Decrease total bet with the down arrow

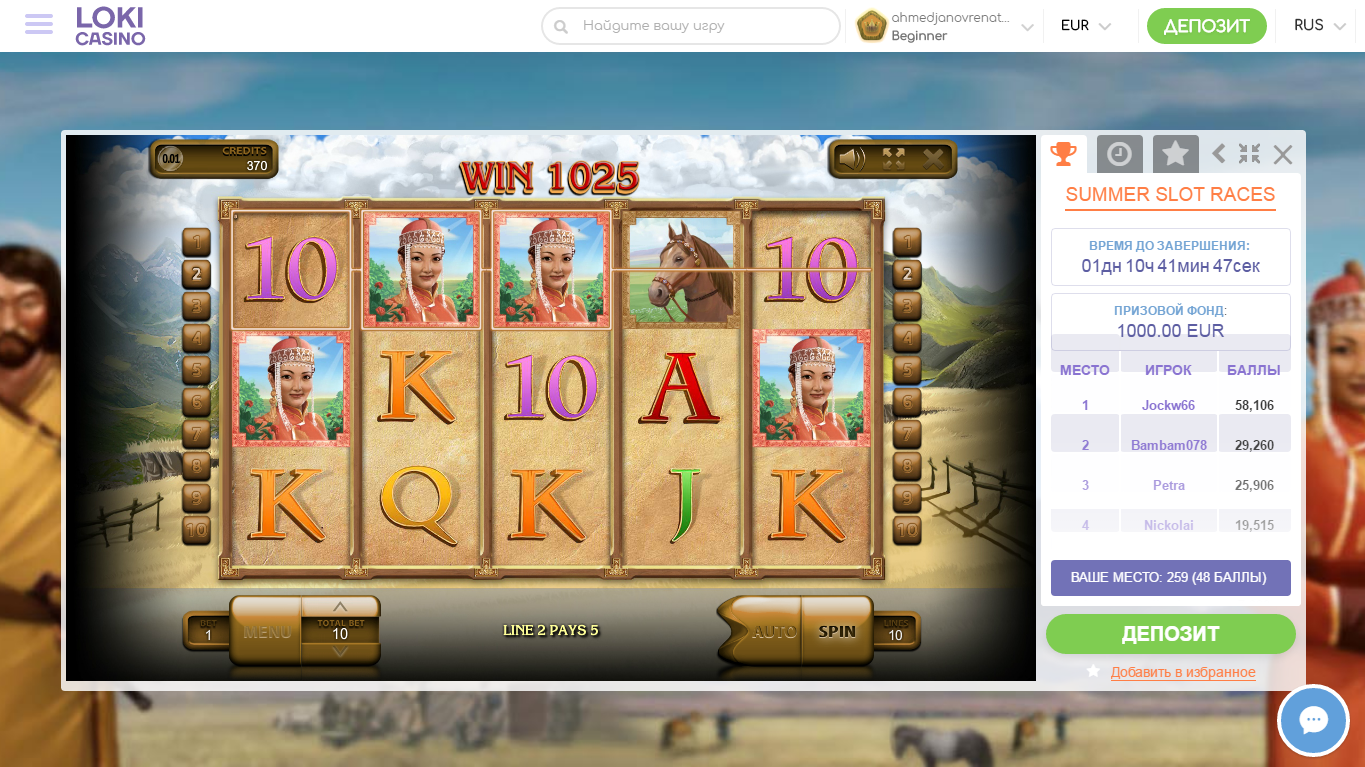340,652
